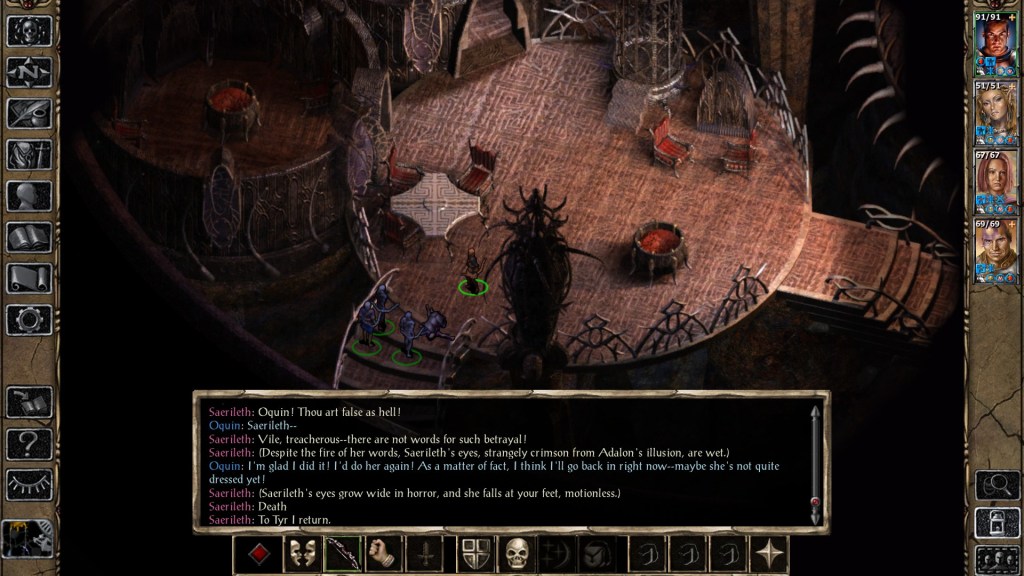
Task: Activate the talk masks action button
Action: [x=301, y=553]
